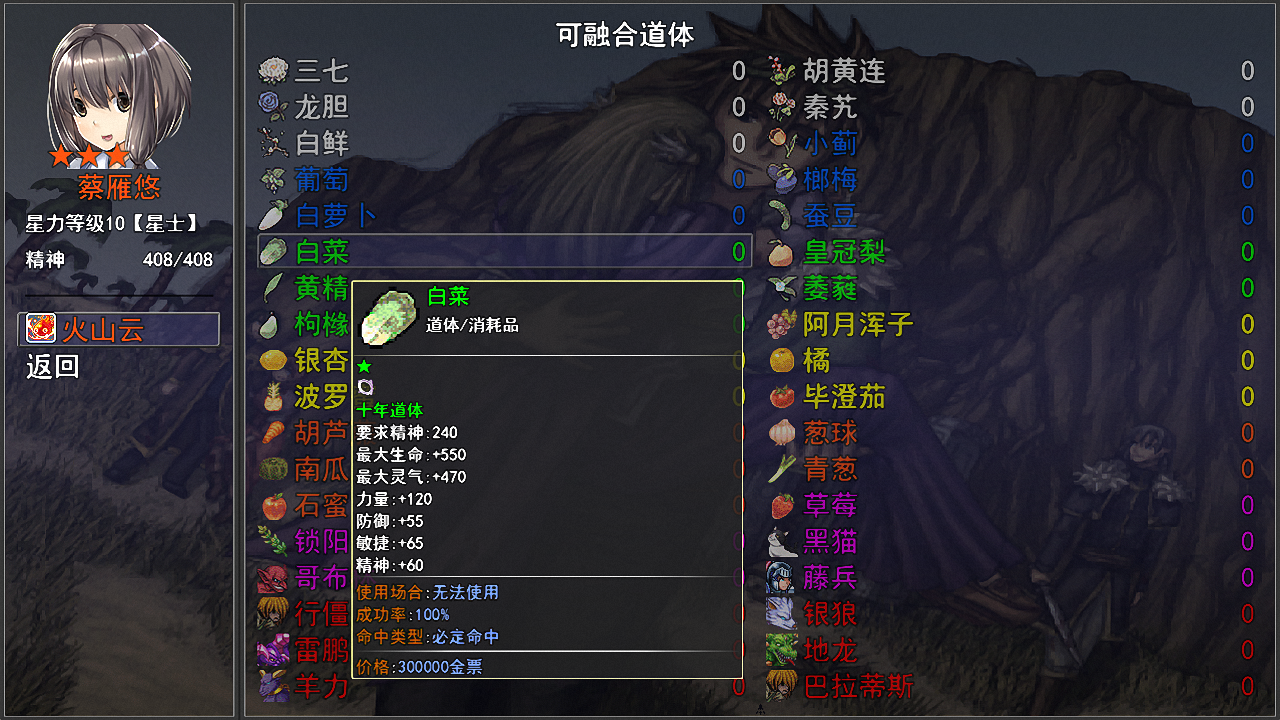Click the 草莓 strawberry icon
Image resolution: width=1280 pixels, height=720 pixels.
781,504
